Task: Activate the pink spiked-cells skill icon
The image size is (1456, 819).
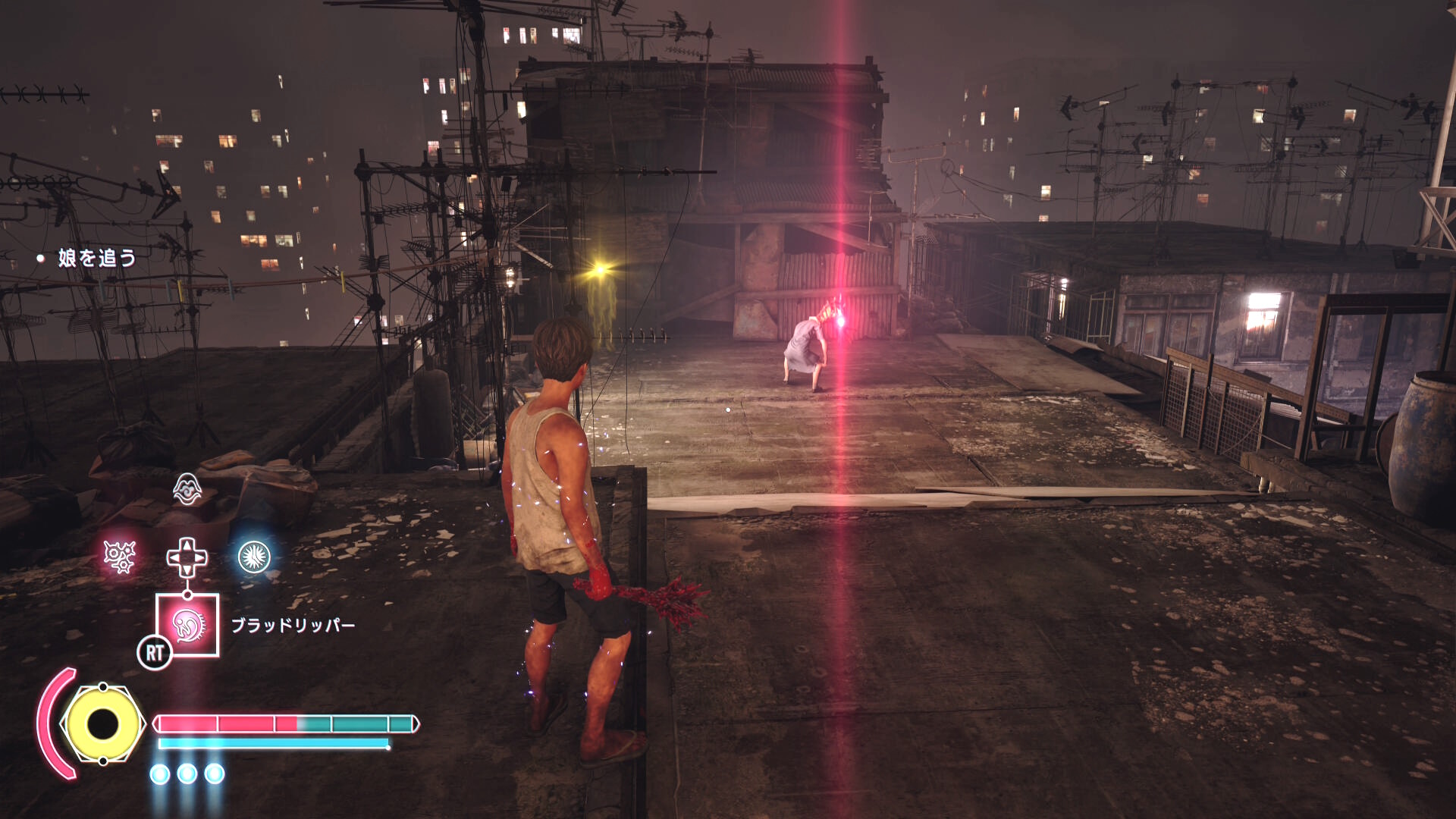Action: [120, 557]
